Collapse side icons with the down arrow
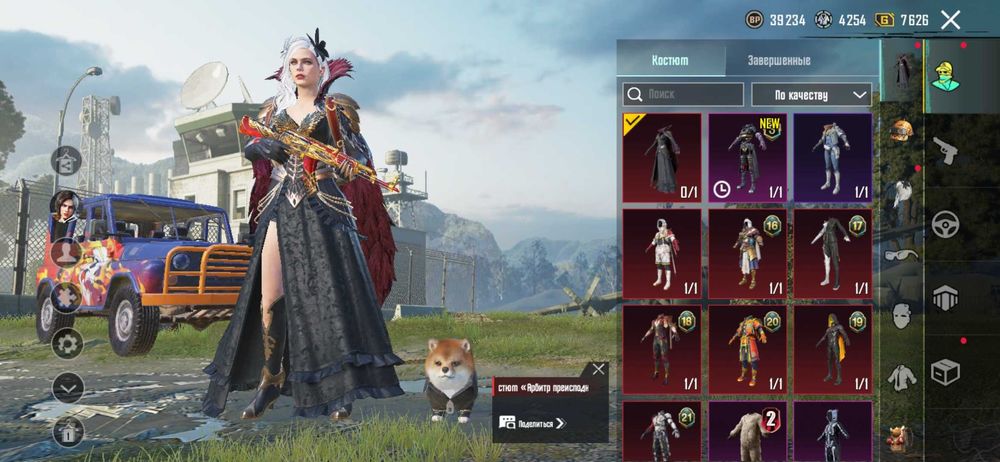 pos(68,387)
